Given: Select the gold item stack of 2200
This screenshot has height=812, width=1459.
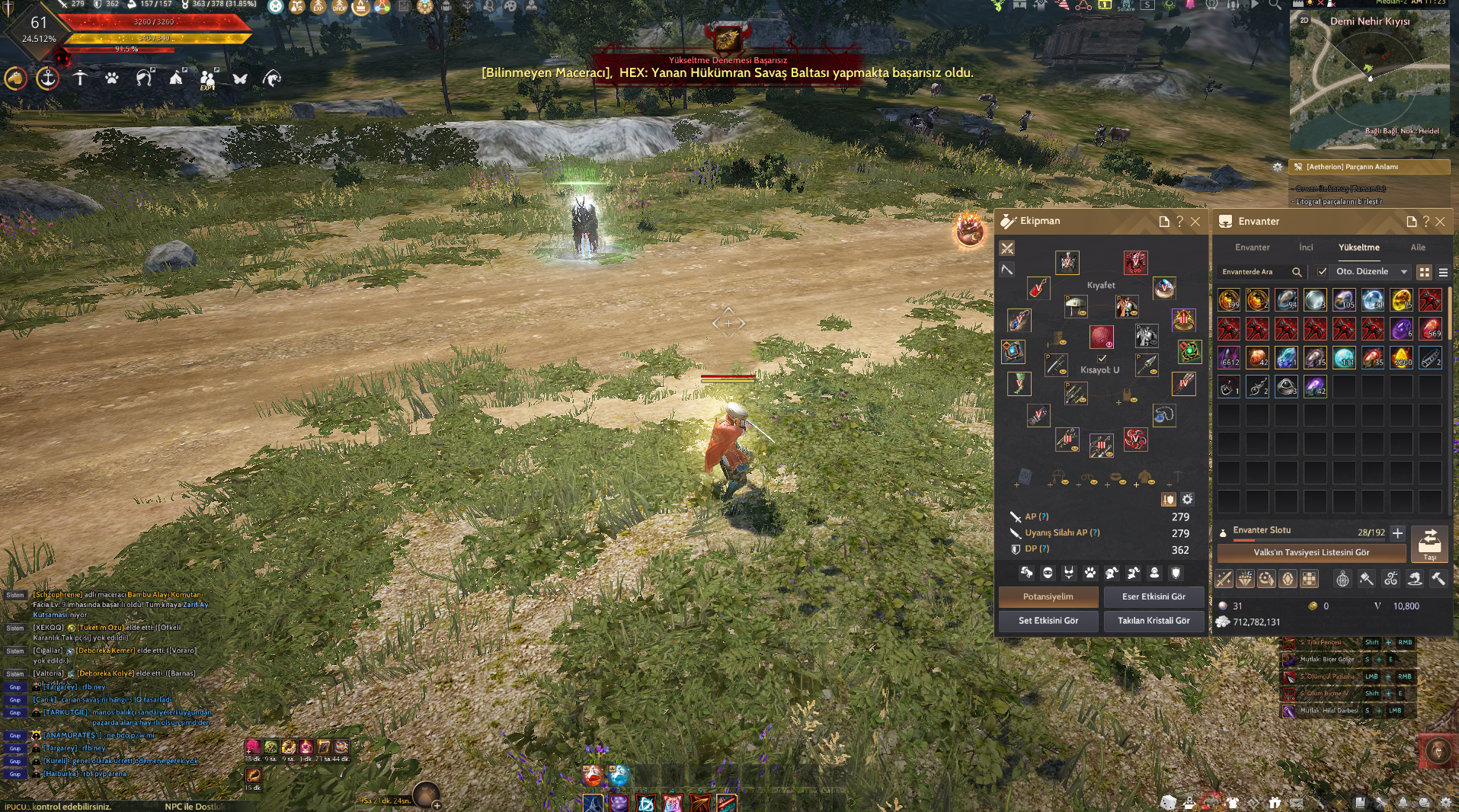Looking at the screenshot, I should point(1402,358).
